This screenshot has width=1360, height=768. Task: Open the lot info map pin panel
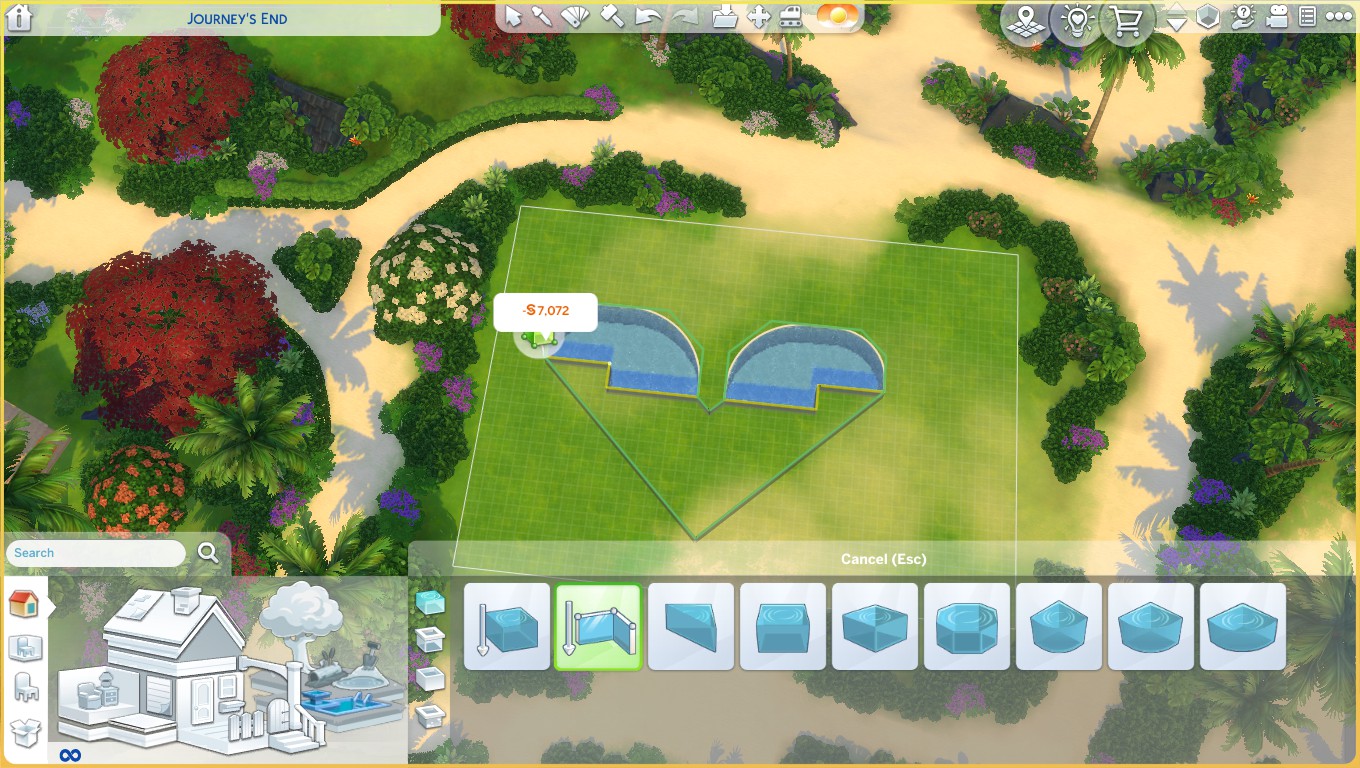[1023, 20]
